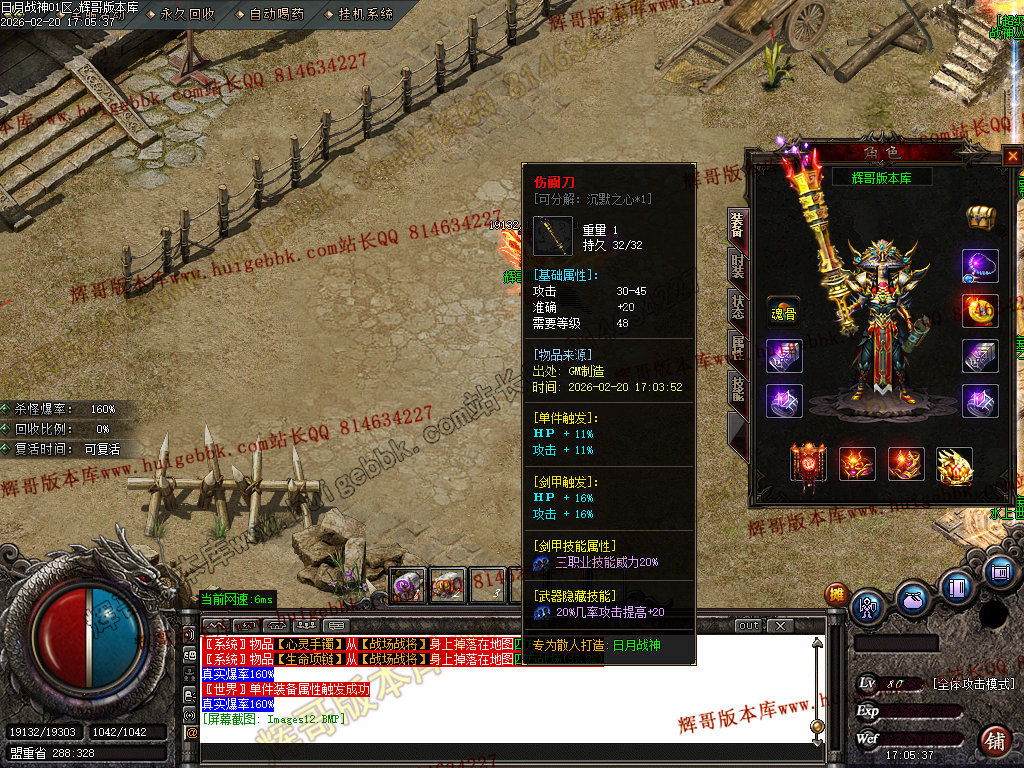The width and height of the screenshot is (1024, 768).
Task: Show the 属性 attributes tab
Action: 737,347
